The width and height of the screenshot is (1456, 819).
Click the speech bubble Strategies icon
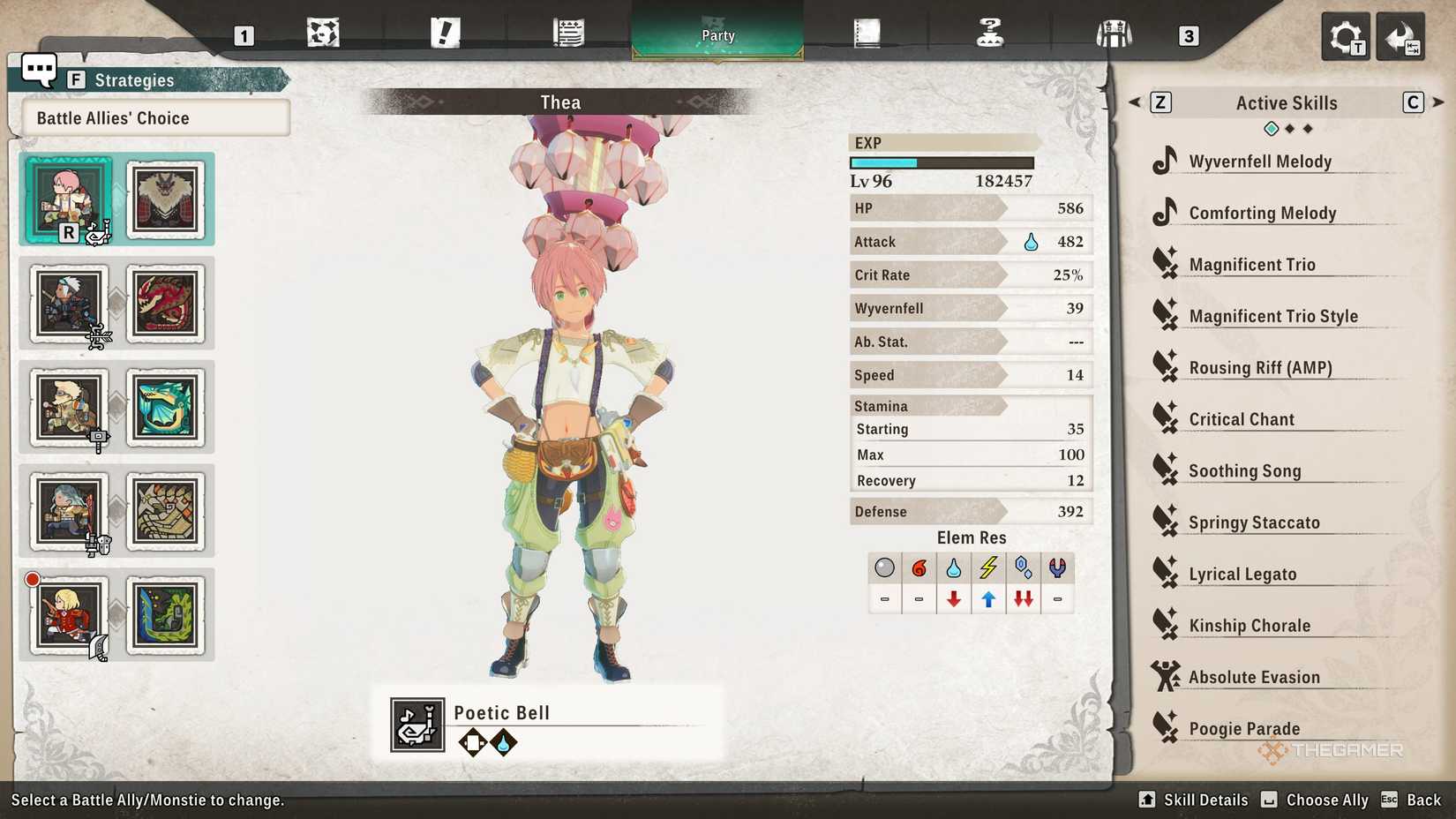pyautogui.click(x=37, y=70)
